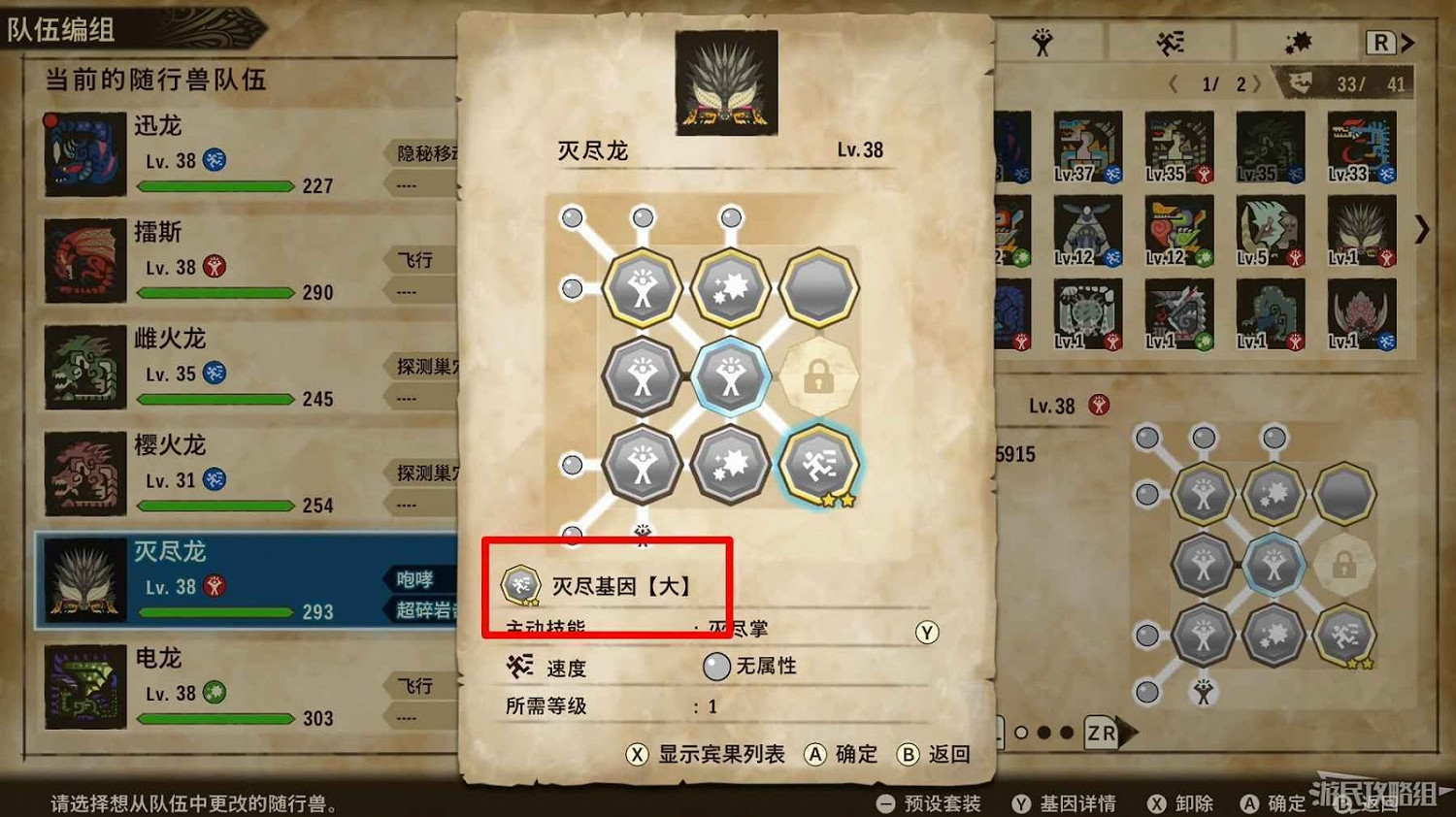
Task: Select the 无属性 elementless attribute orb
Action: pos(717,666)
